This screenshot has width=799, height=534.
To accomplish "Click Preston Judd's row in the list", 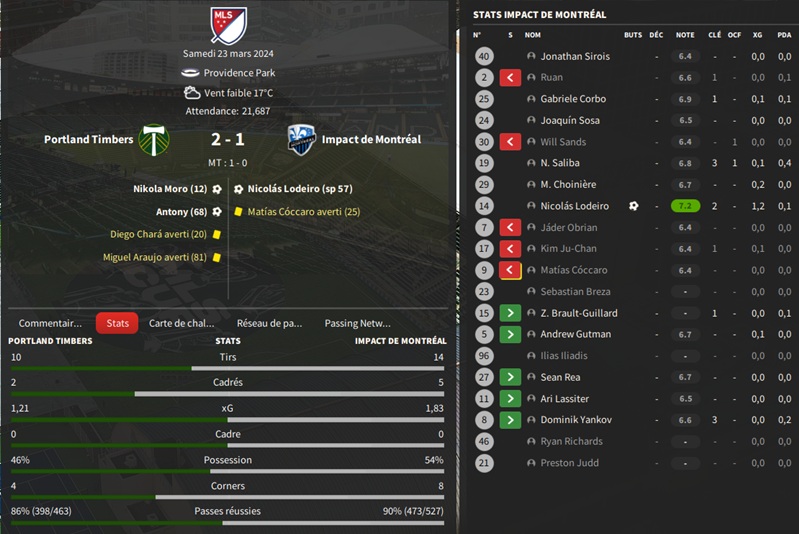I will (x=571, y=463).
